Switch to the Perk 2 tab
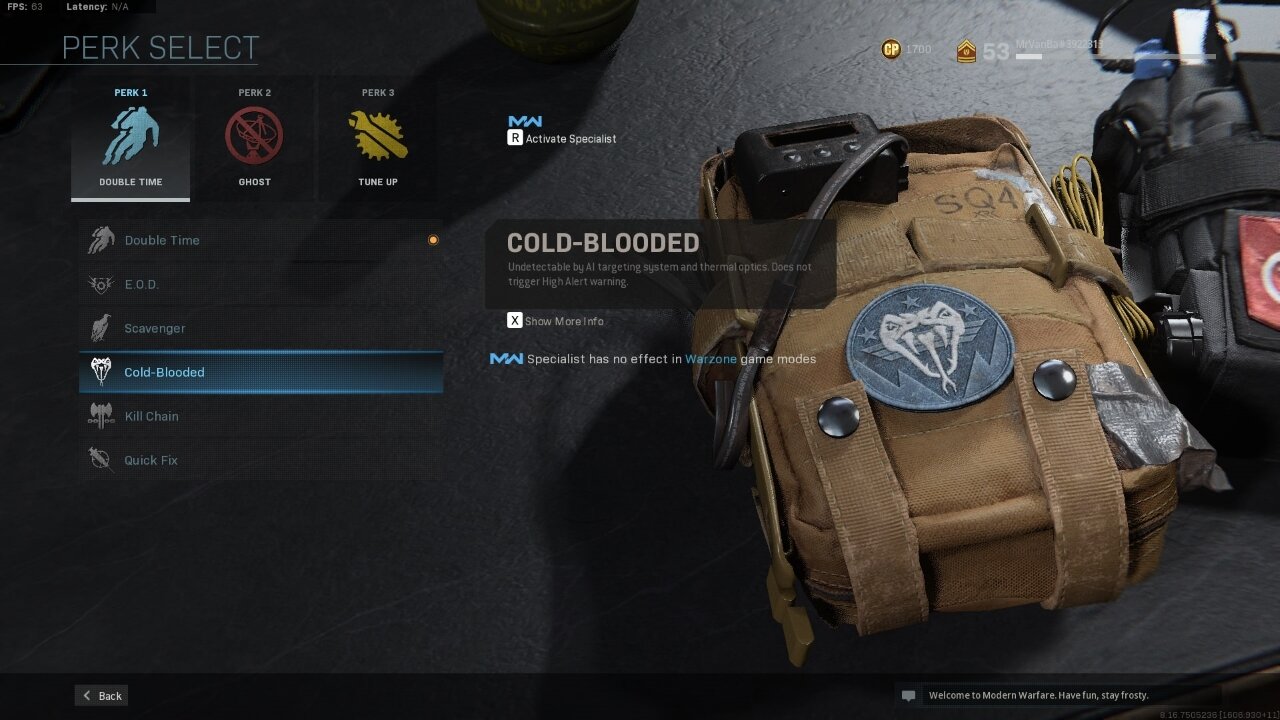1280x720 pixels. click(254, 92)
